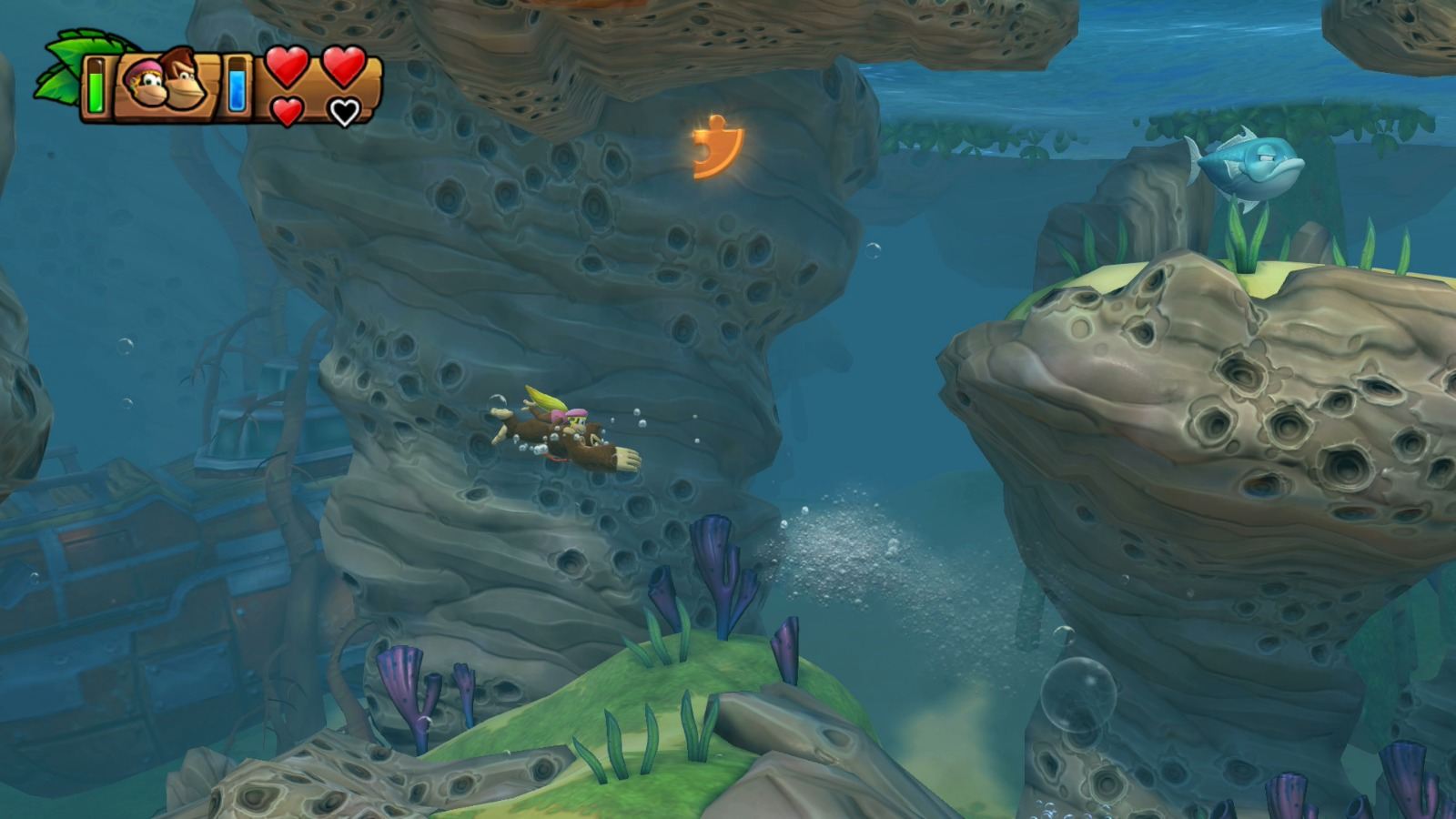This screenshot has width=1456, height=819.
Task: Click the second red heart icon
Action: coord(342,66)
